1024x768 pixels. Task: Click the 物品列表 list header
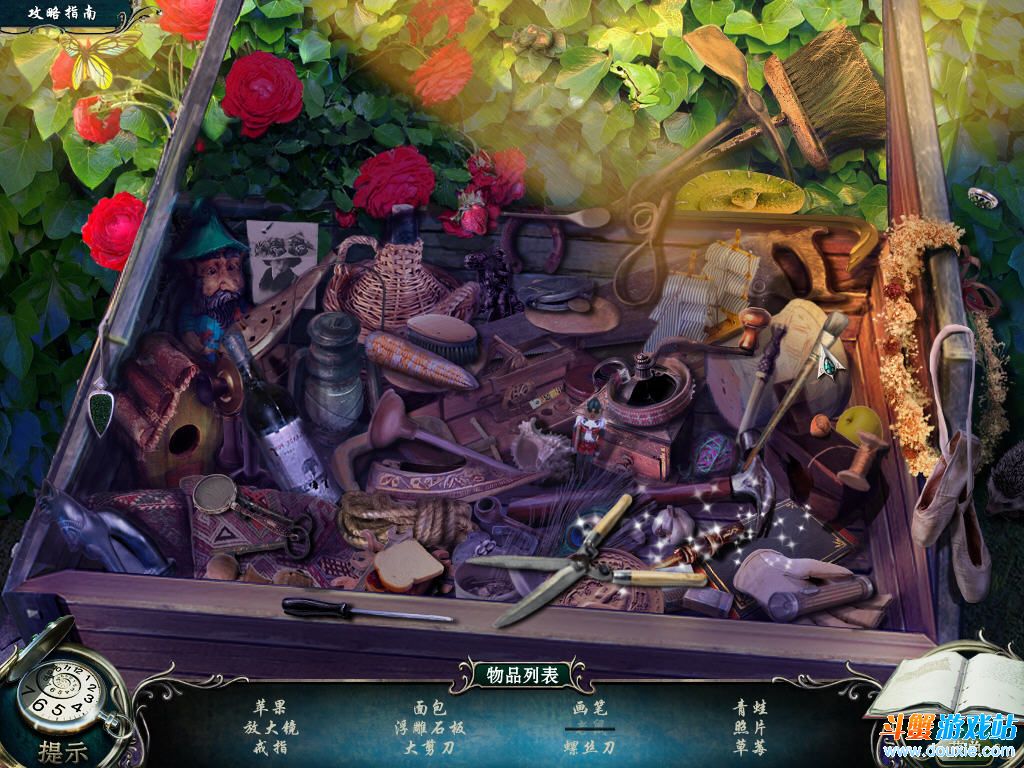(x=514, y=675)
